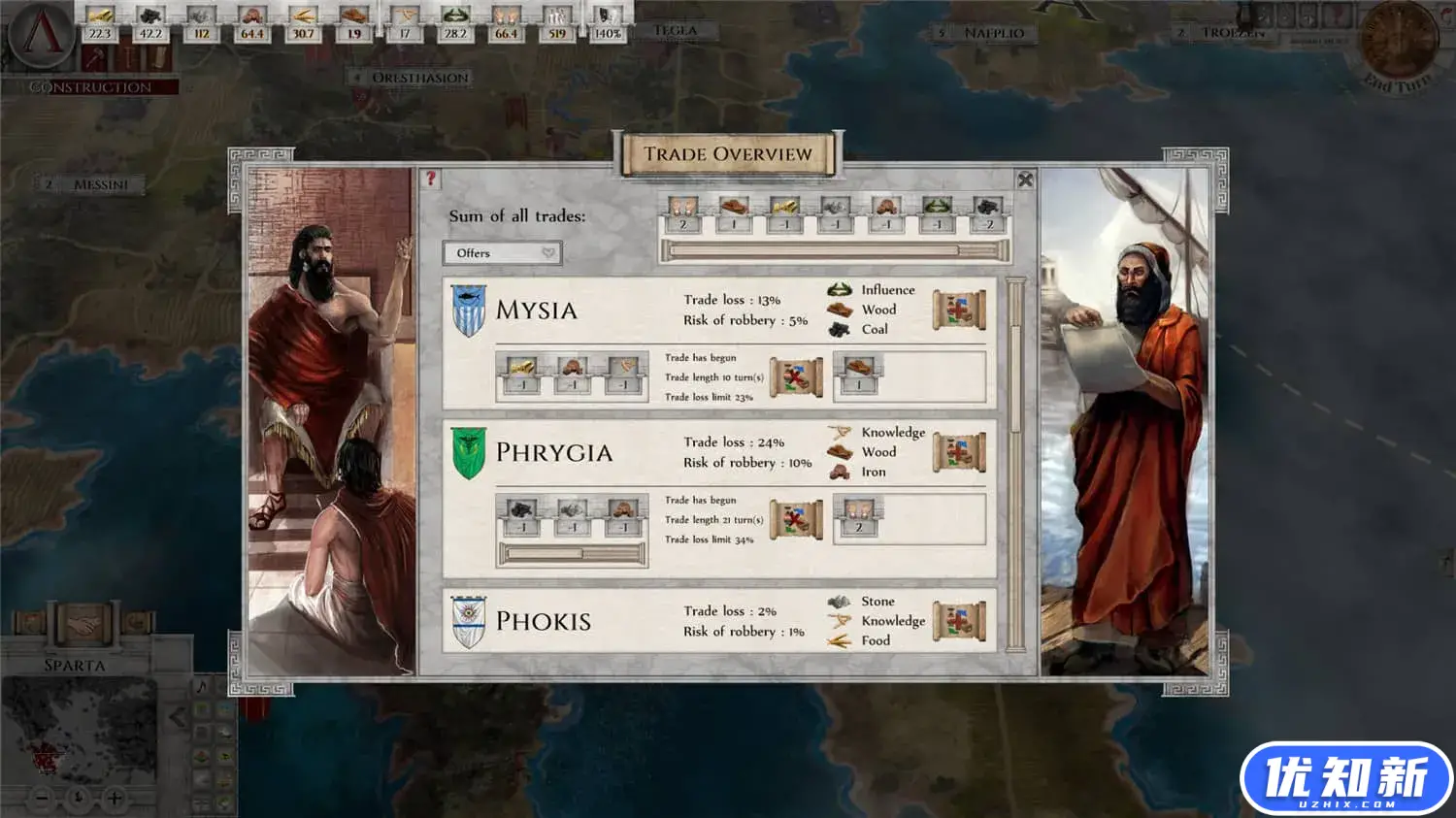Cancel the active Mysia trade
This screenshot has width=1456, height=818.
(x=796, y=377)
